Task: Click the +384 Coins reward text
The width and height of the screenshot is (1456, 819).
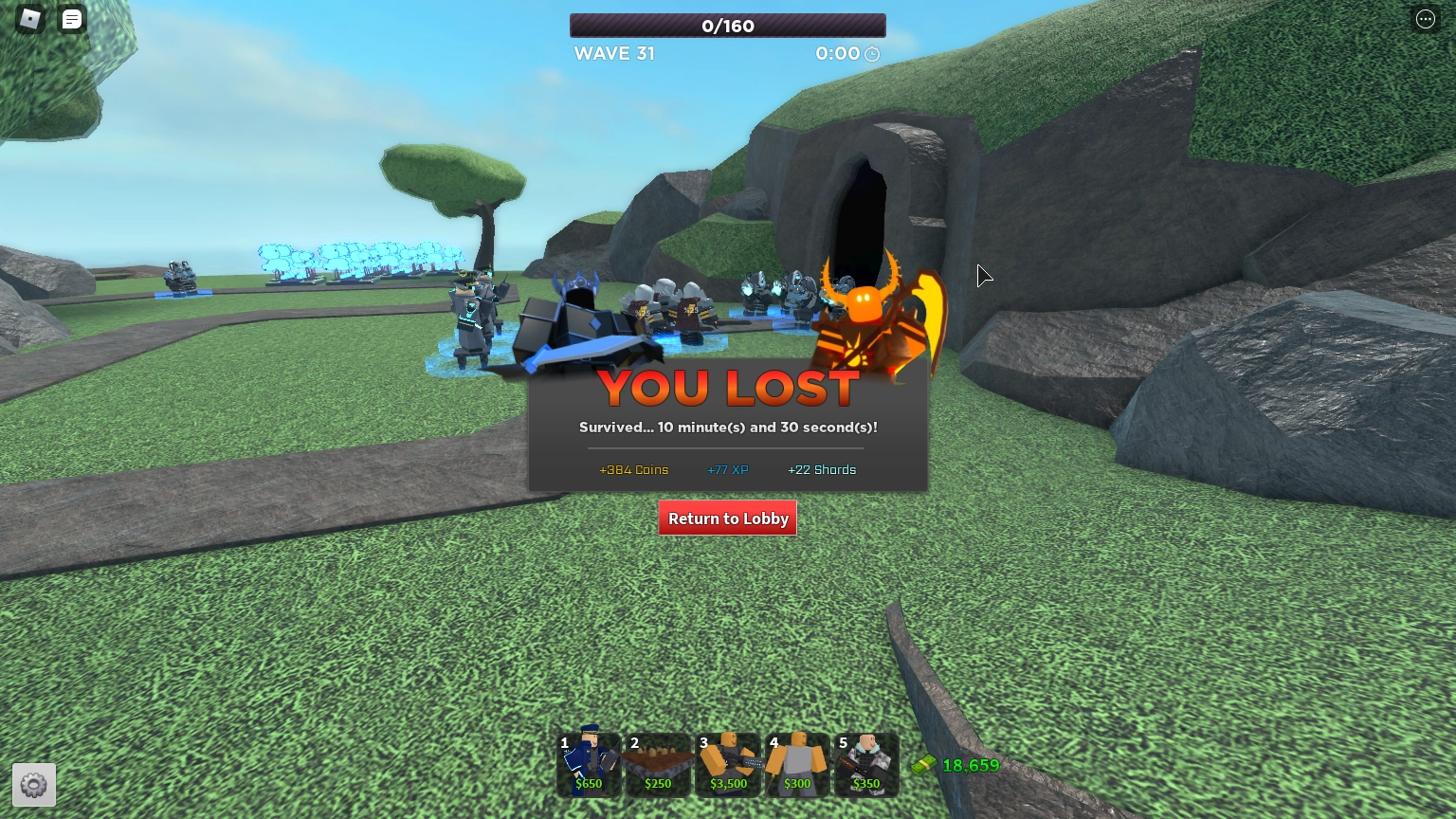Action: [633, 469]
